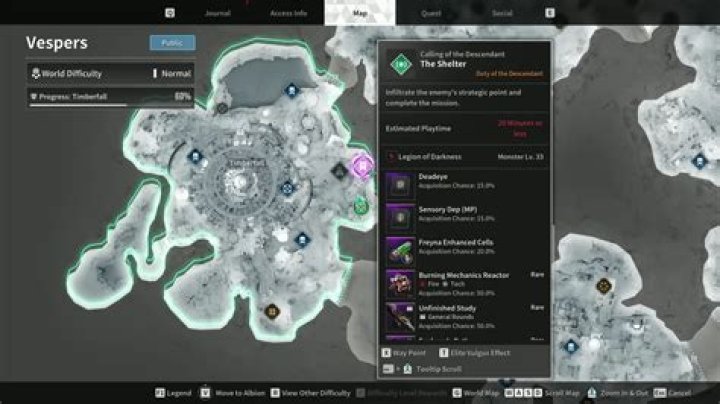Select the gold marker on the eastern landmass
The width and height of the screenshot is (720, 404).
point(603,286)
